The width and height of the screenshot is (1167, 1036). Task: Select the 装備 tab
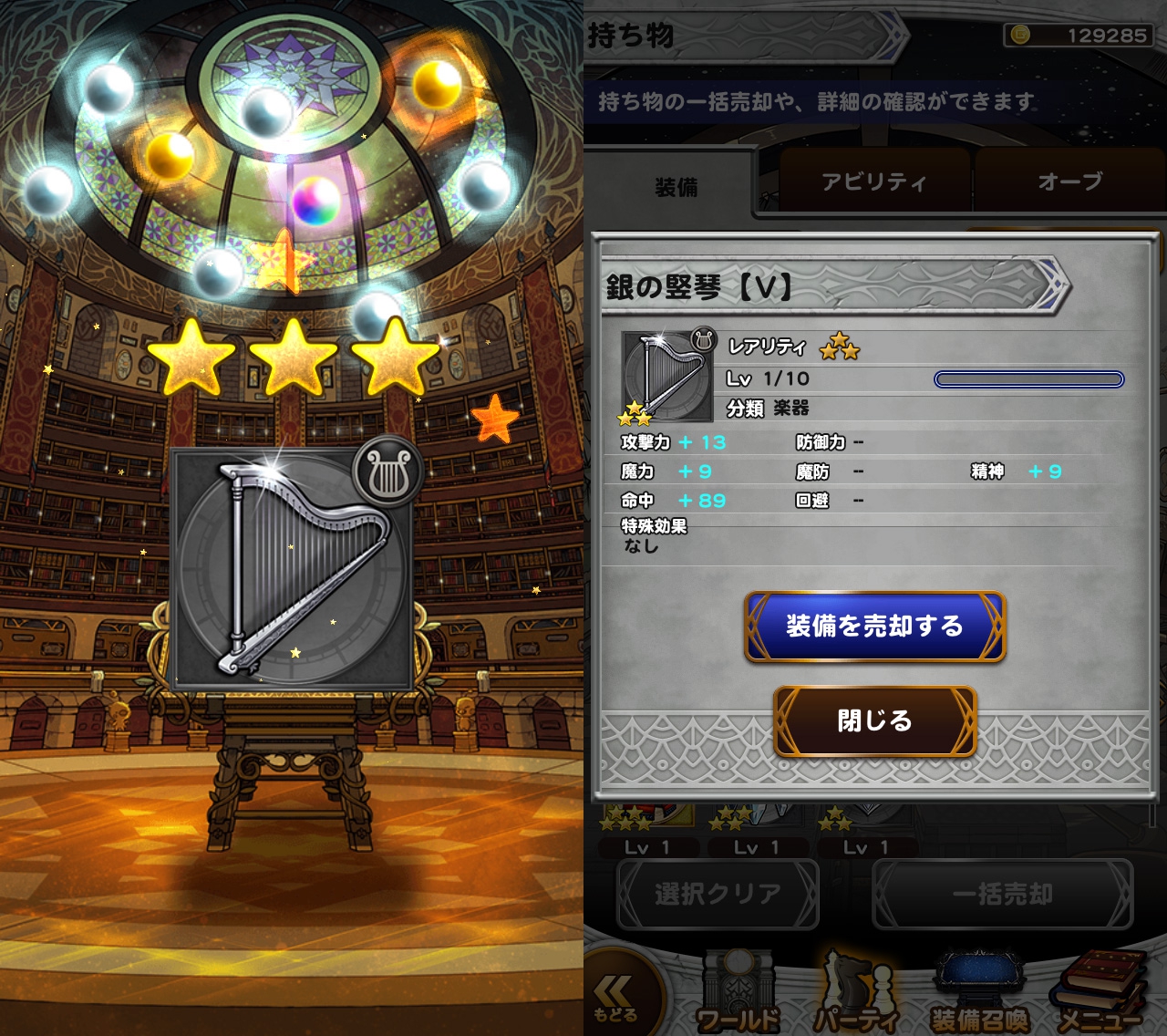click(x=676, y=187)
